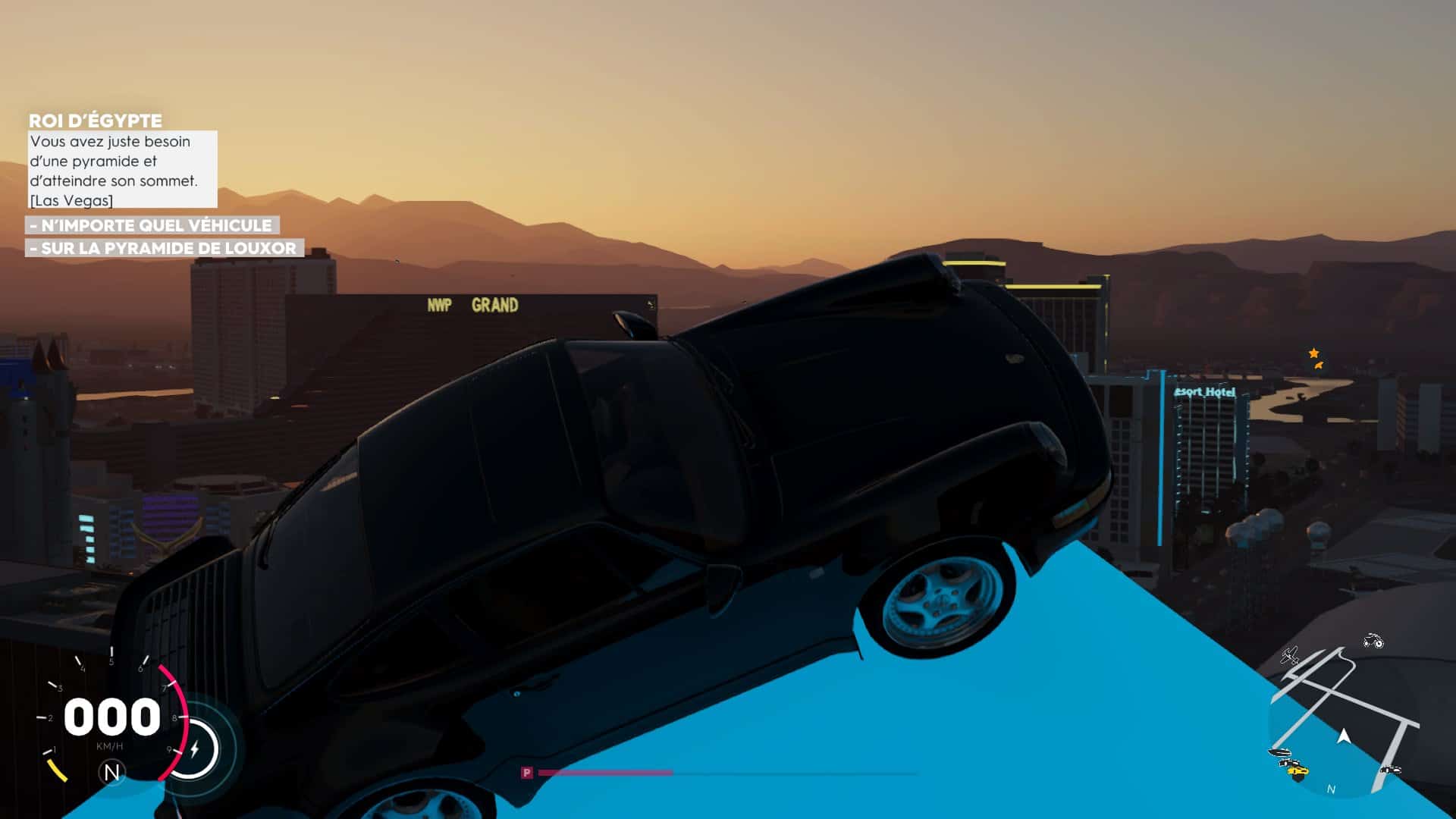1456x819 pixels.
Task: Click the boat icon on the minimap
Action: [1280, 753]
